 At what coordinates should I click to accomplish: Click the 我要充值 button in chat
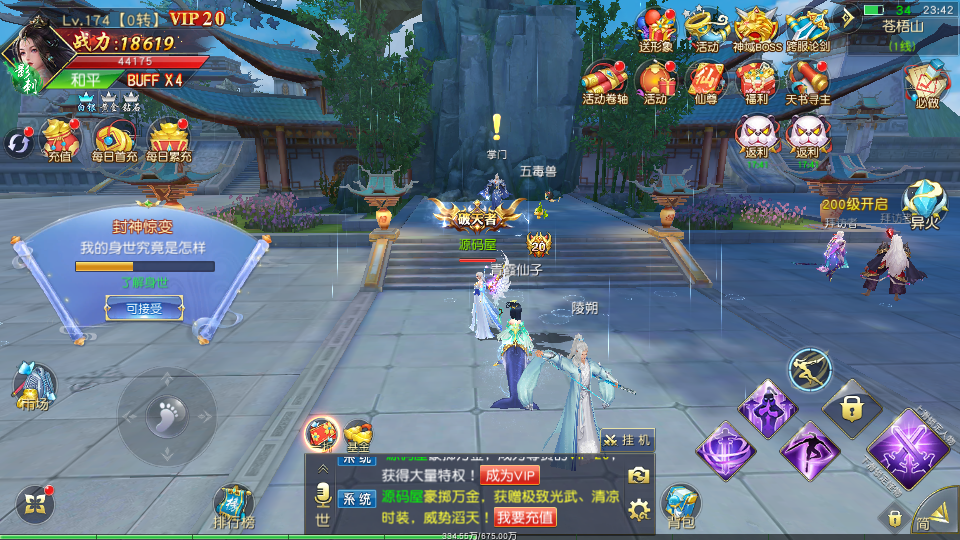(525, 517)
